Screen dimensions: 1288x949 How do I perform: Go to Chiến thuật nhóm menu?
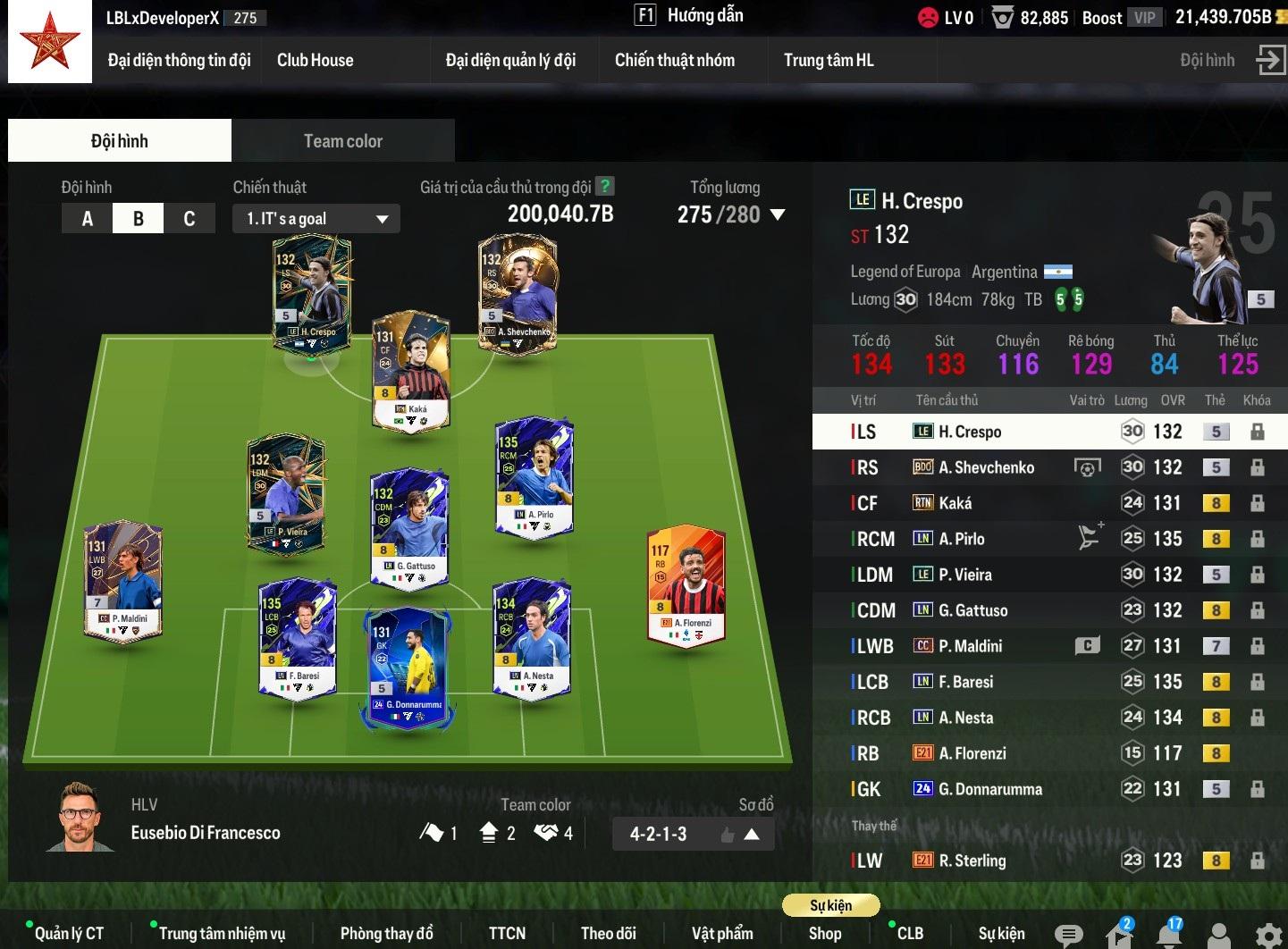[674, 61]
